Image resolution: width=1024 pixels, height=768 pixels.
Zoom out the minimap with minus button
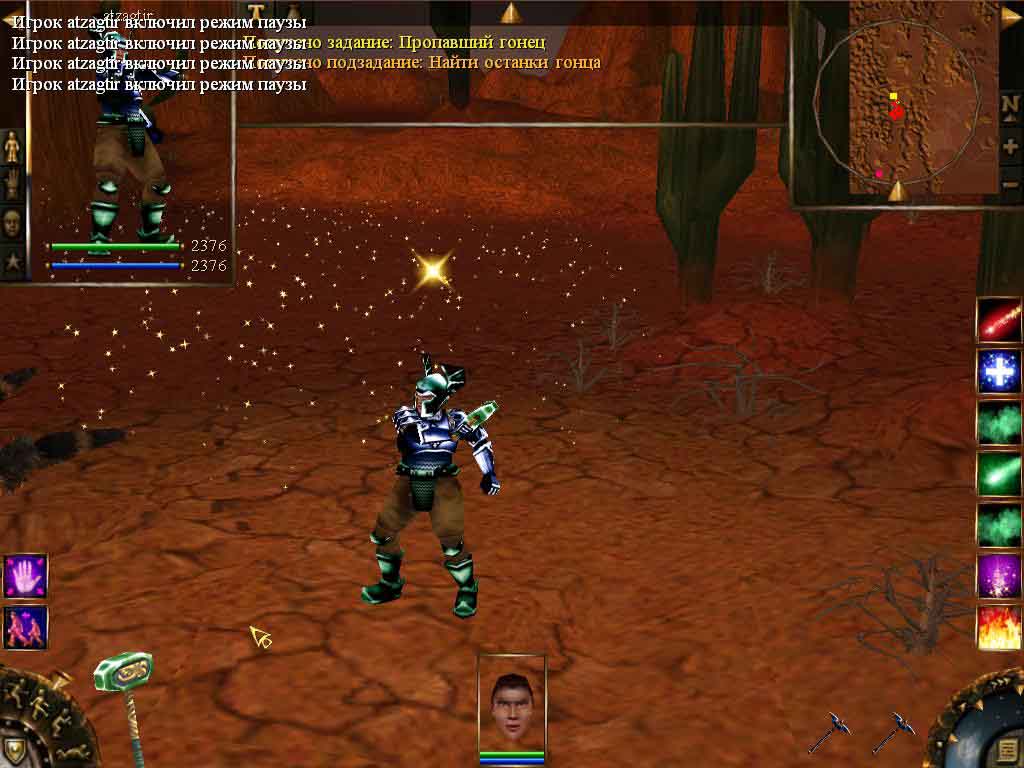1010,183
